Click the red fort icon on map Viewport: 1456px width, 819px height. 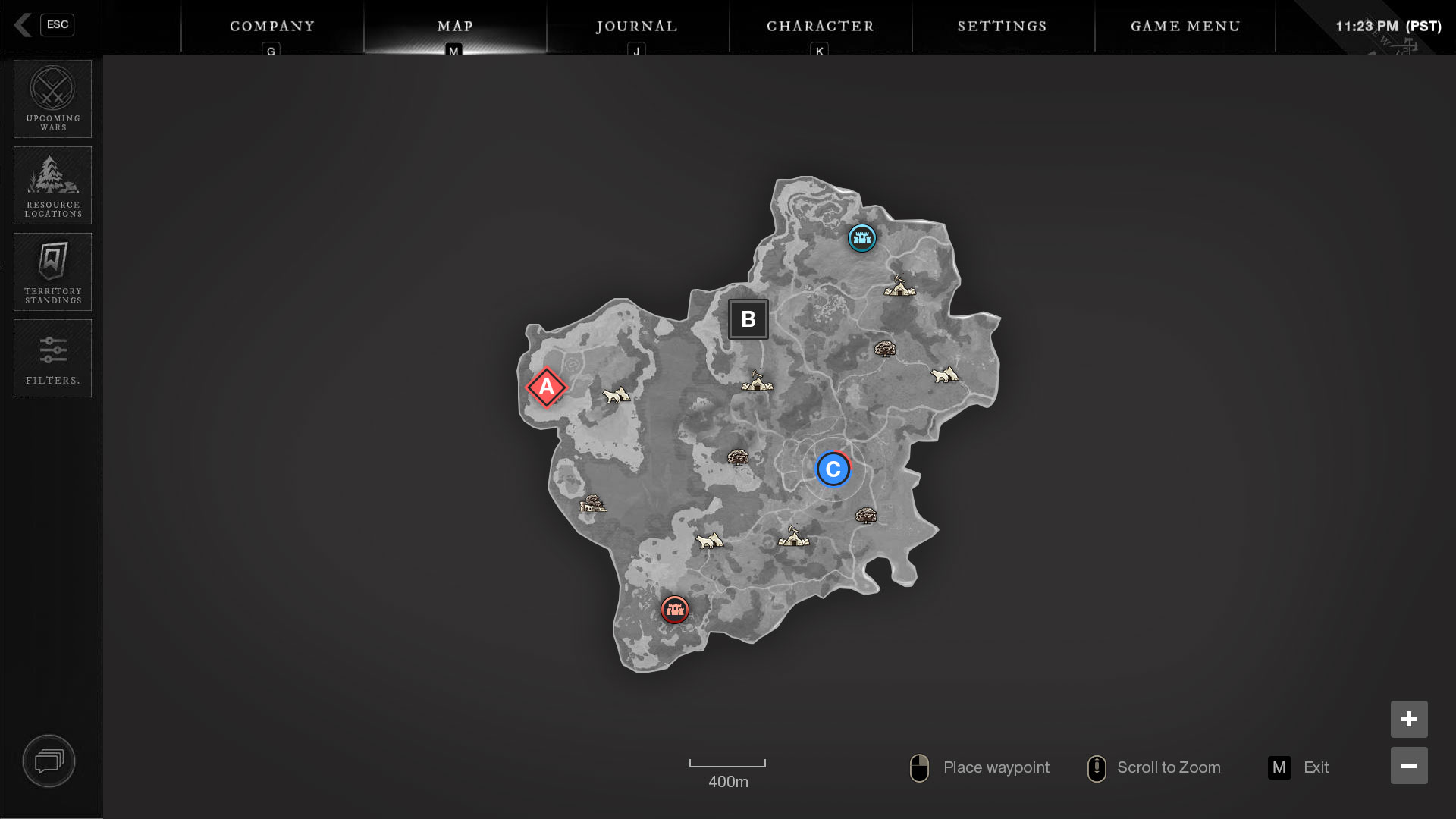674,609
